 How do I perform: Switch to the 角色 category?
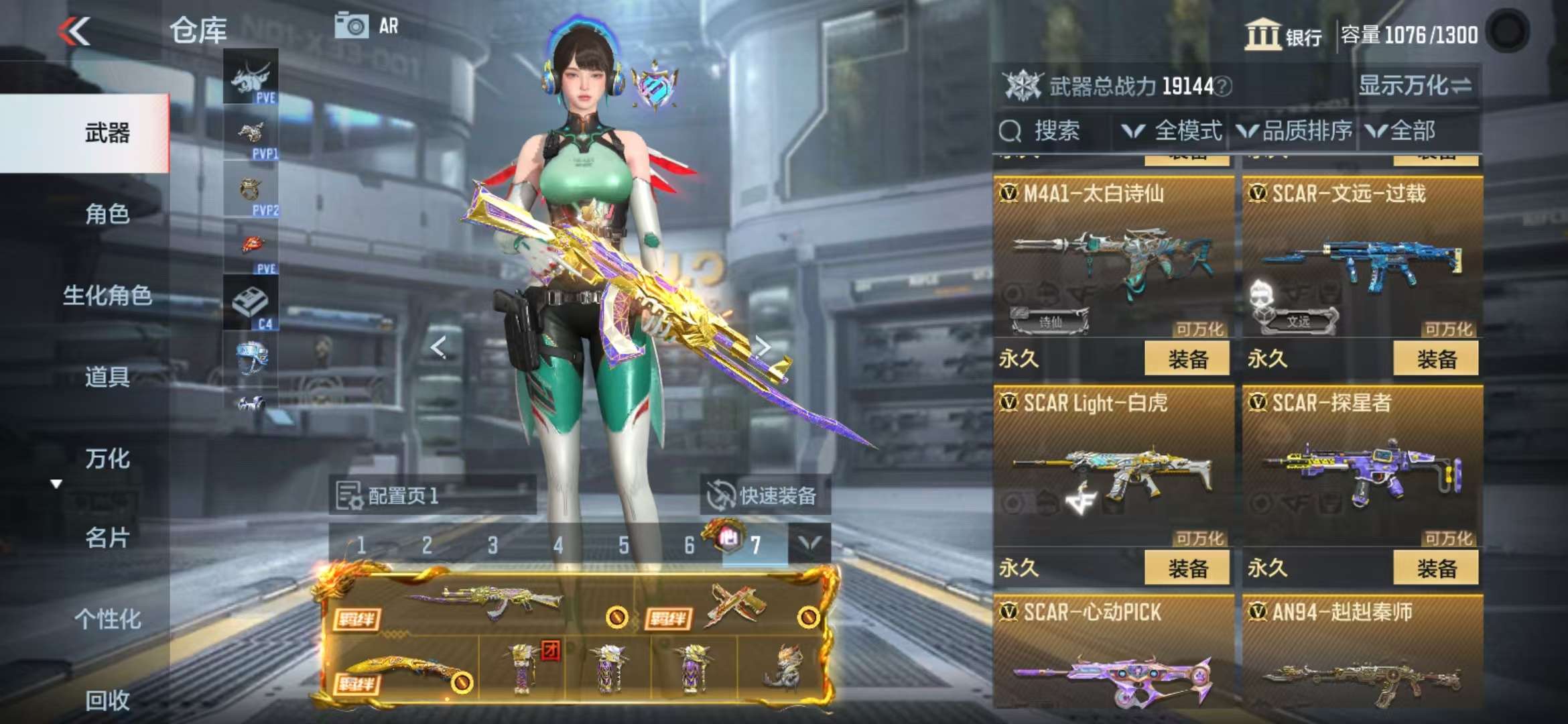tap(107, 215)
